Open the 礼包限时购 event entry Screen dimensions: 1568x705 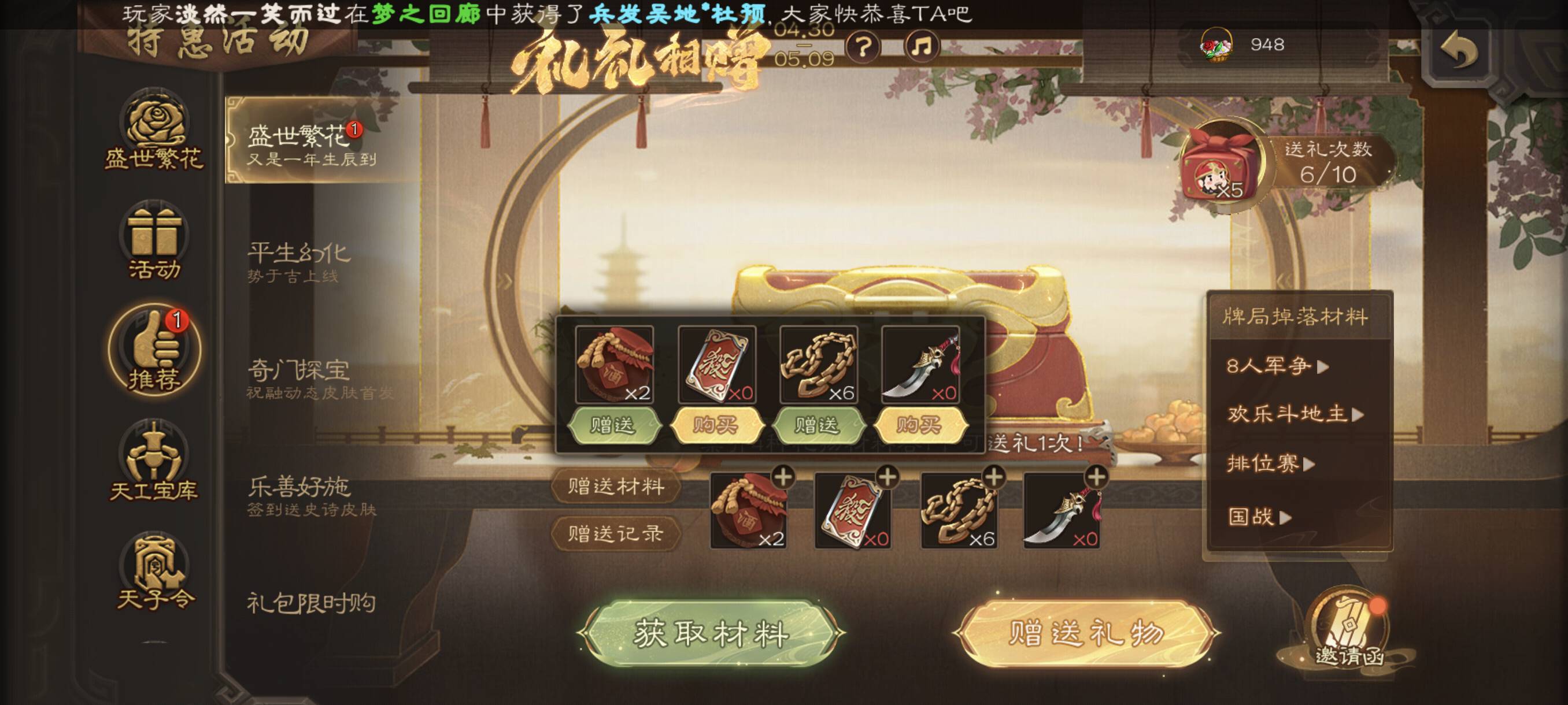click(310, 603)
